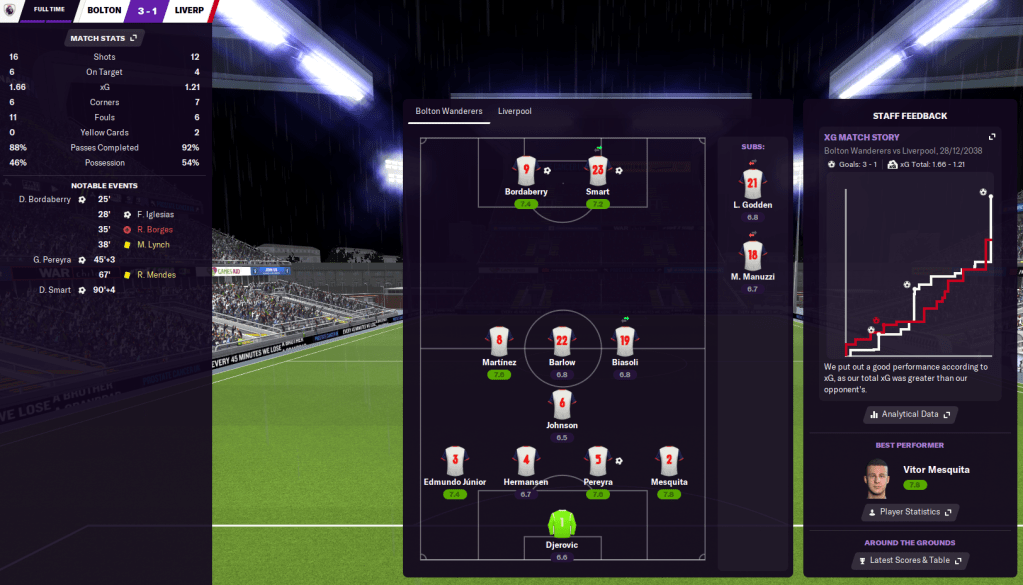Choose left-back Edmundo Júnior number 3
1023x585 pixels.
tap(455, 460)
